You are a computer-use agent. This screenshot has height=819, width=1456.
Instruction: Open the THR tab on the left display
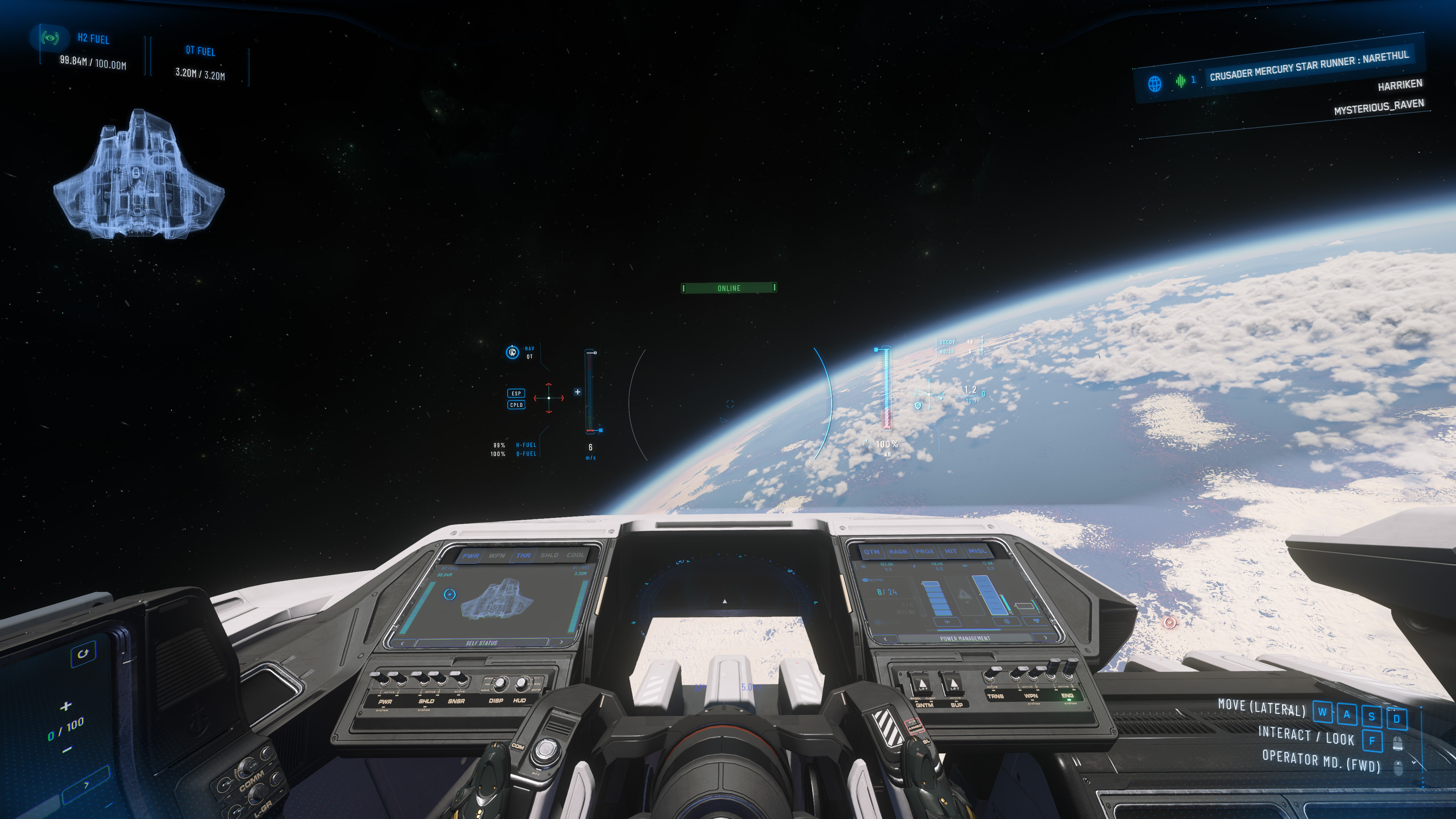523,555
